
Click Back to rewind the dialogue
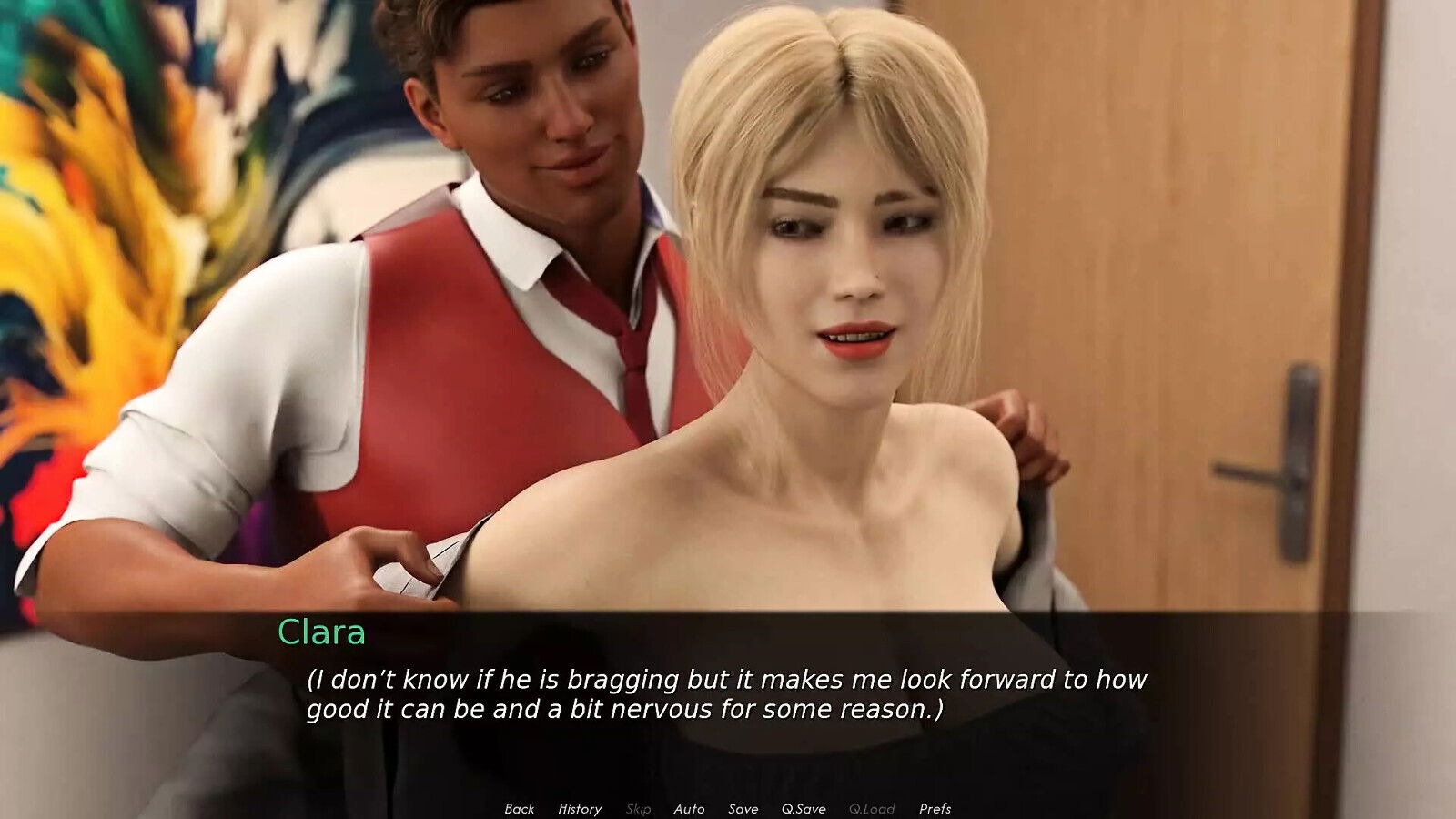(x=519, y=808)
